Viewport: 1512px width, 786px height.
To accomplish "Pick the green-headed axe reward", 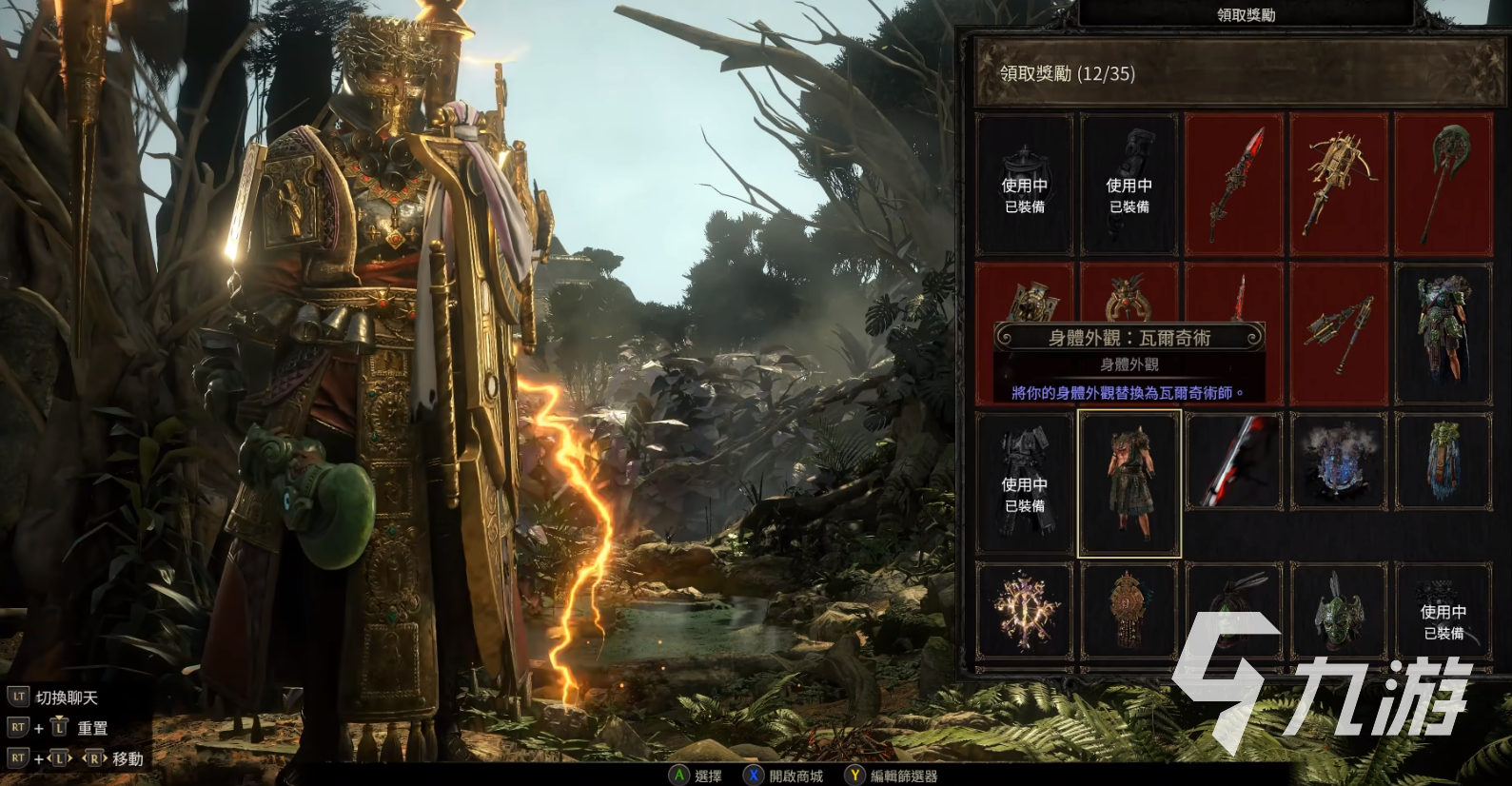I will tap(1443, 185).
